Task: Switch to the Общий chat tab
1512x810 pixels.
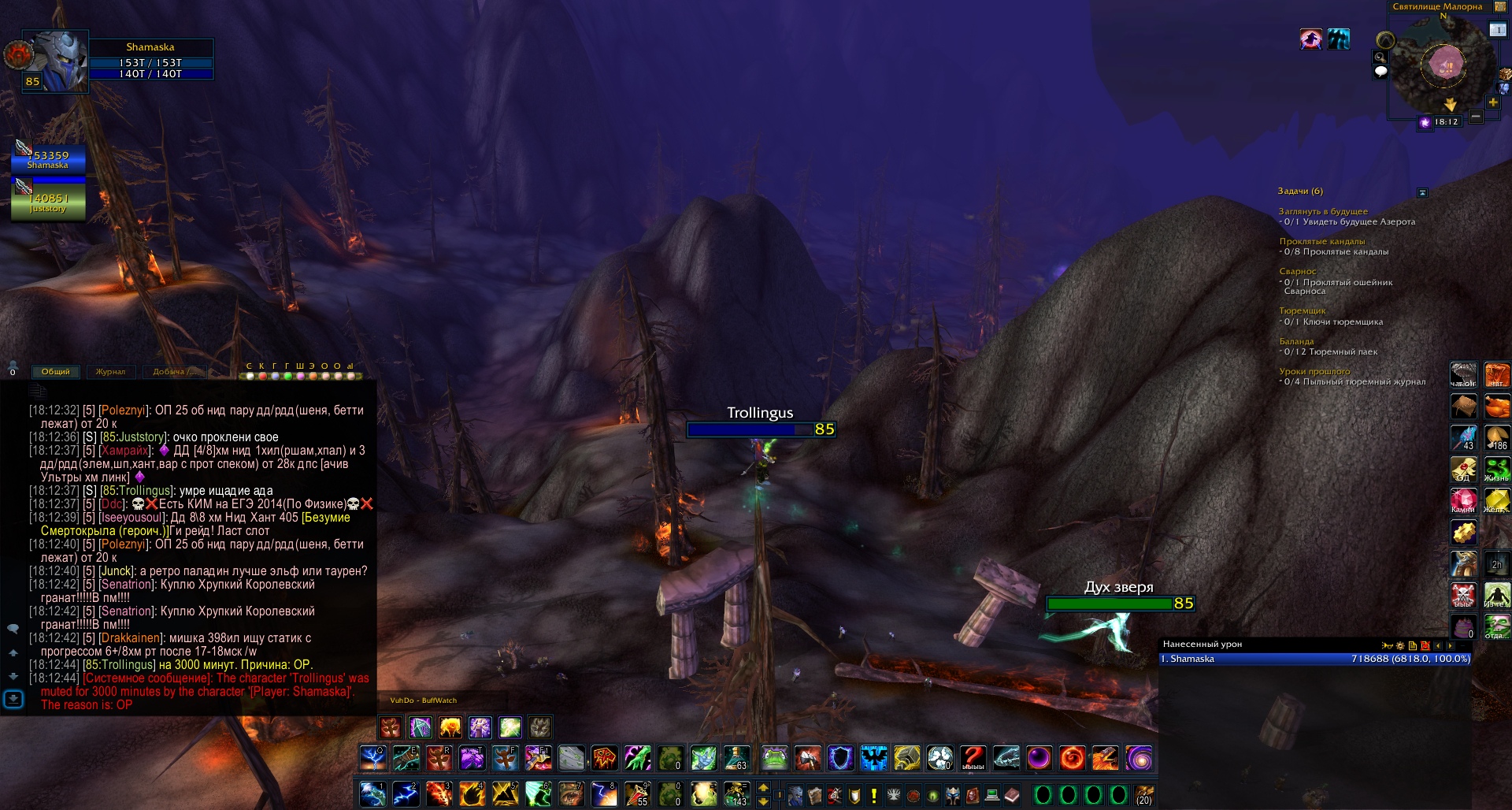Action: coord(55,372)
